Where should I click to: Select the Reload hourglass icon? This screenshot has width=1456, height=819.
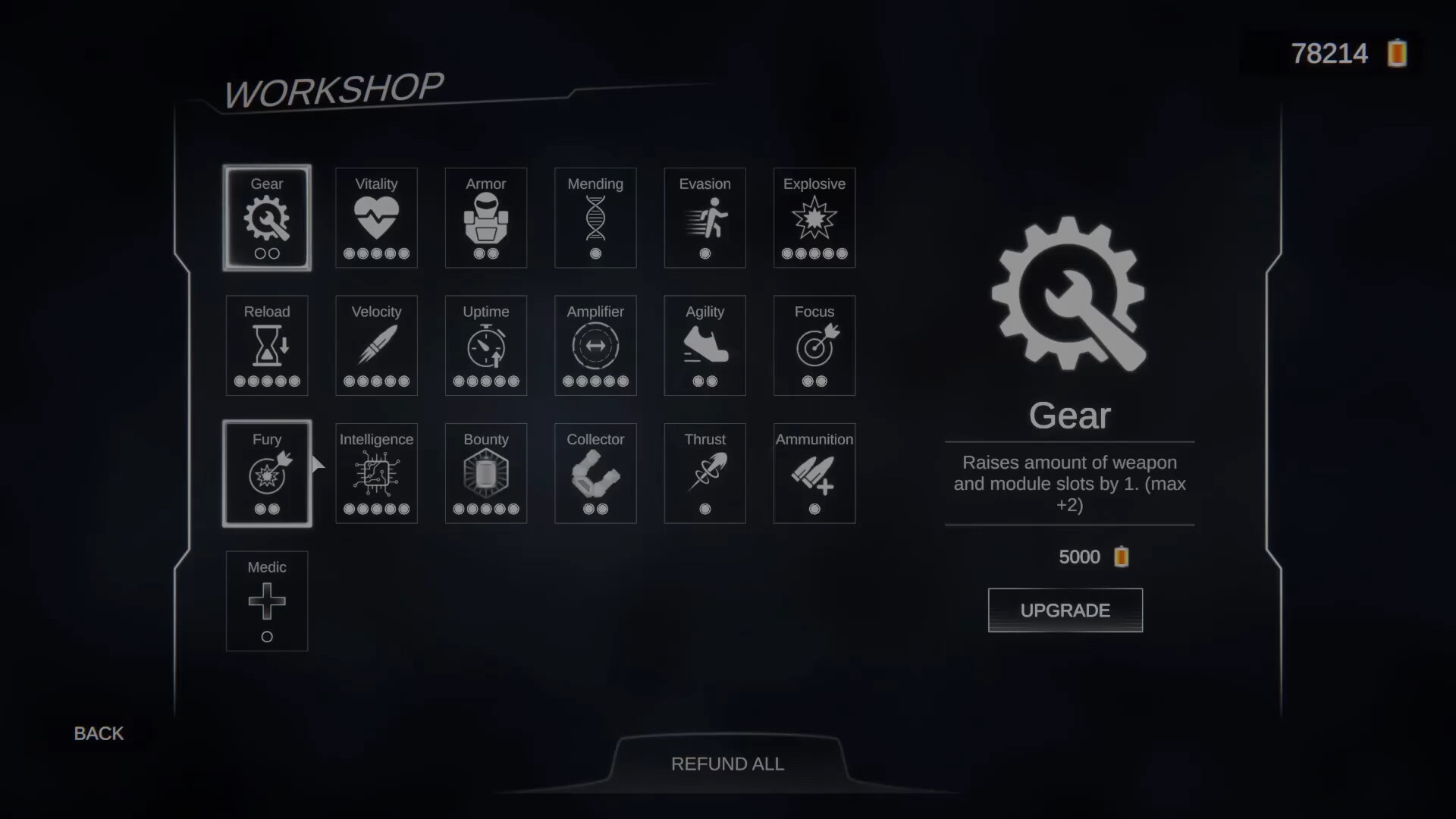click(266, 345)
